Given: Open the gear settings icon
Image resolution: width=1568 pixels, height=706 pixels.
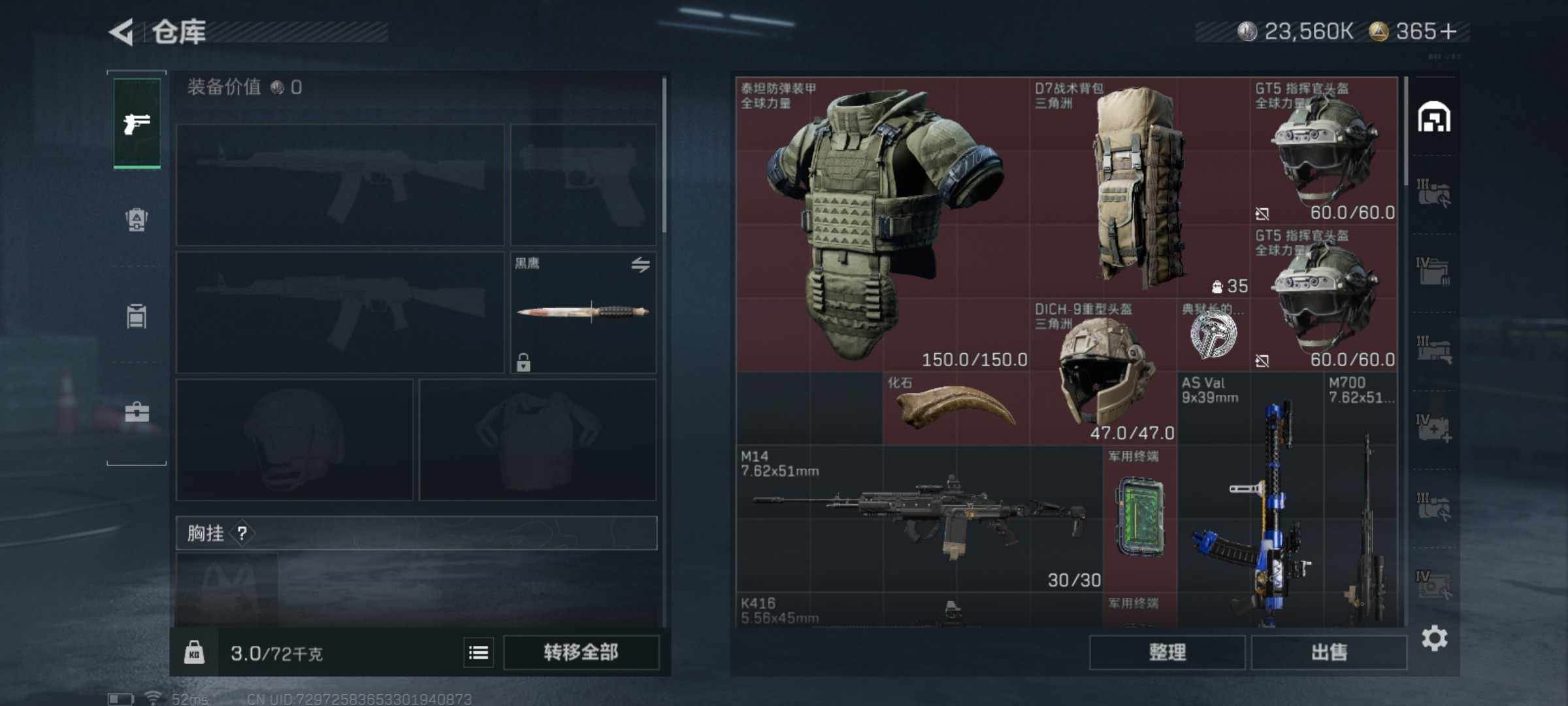Looking at the screenshot, I should click(x=1434, y=638).
